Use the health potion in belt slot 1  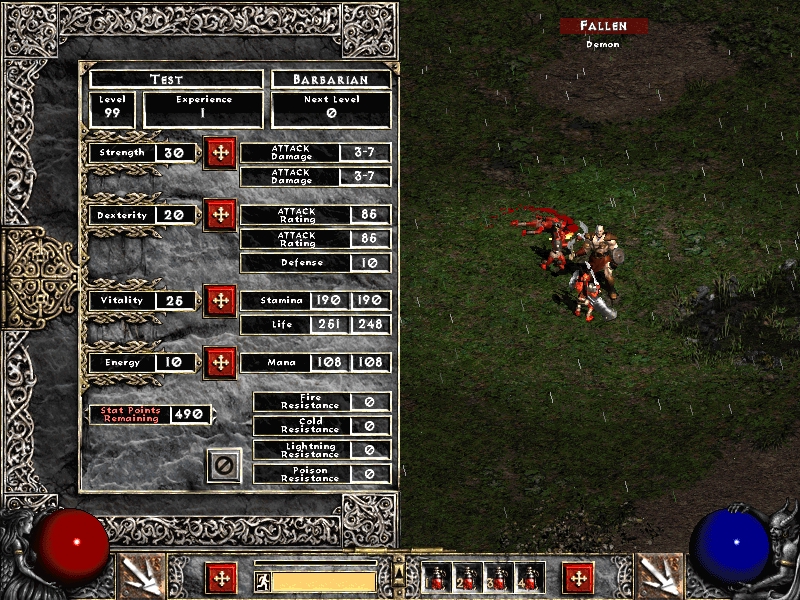[x=438, y=578]
